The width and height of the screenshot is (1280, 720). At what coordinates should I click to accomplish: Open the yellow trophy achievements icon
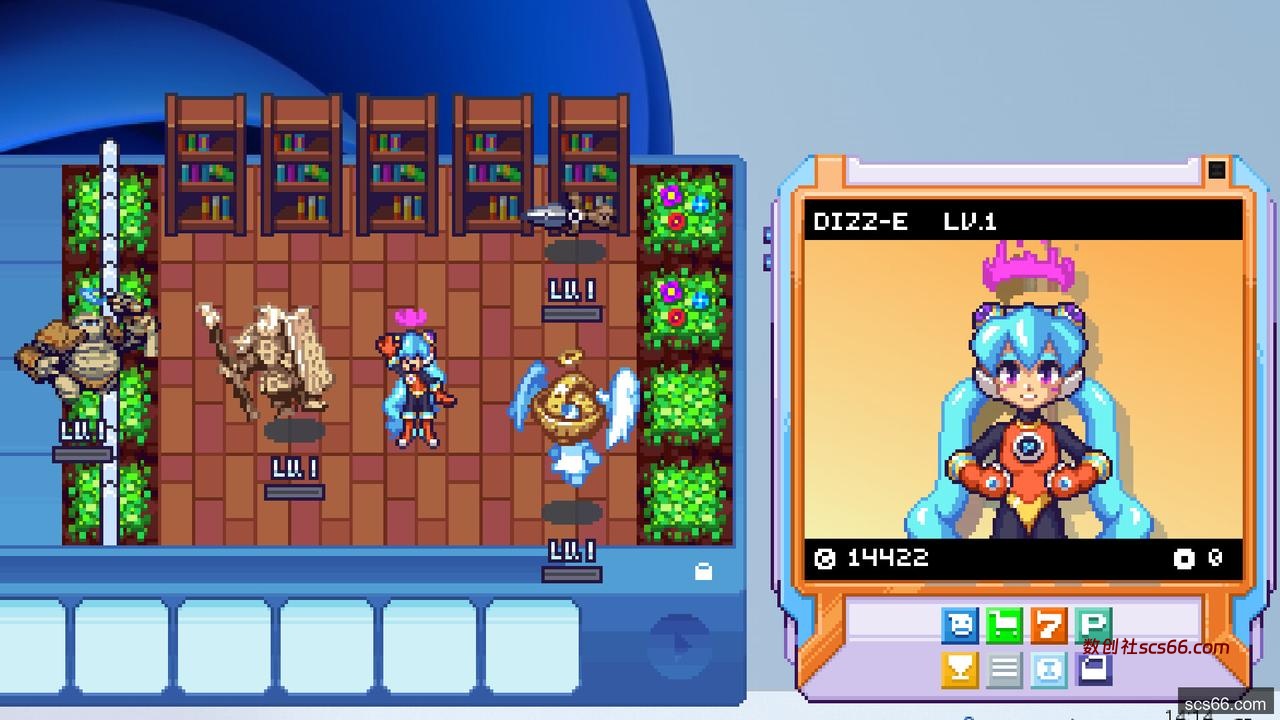[960, 670]
